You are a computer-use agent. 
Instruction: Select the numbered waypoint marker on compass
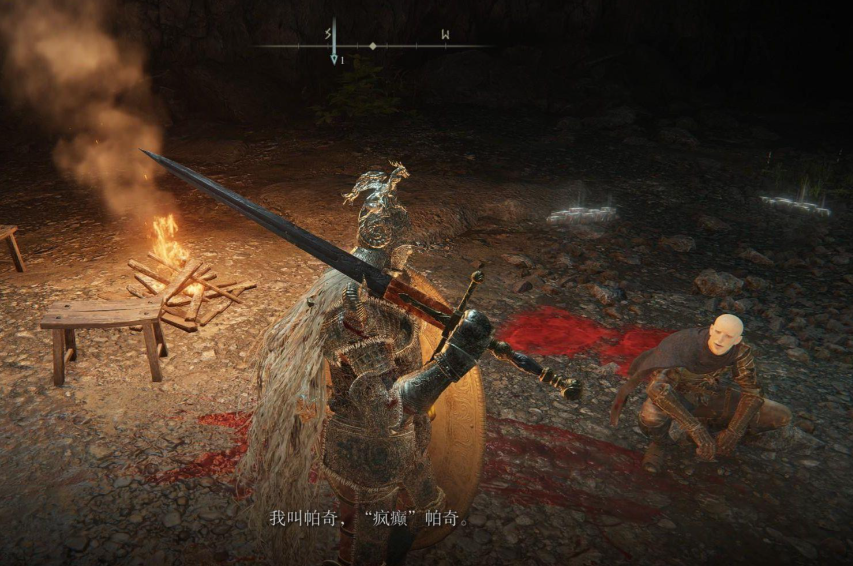[335, 60]
